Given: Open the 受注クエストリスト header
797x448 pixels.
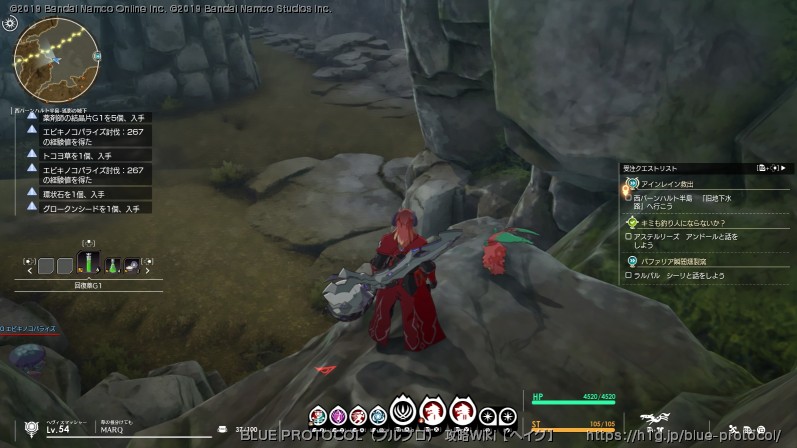Looking at the screenshot, I should [x=650, y=169].
